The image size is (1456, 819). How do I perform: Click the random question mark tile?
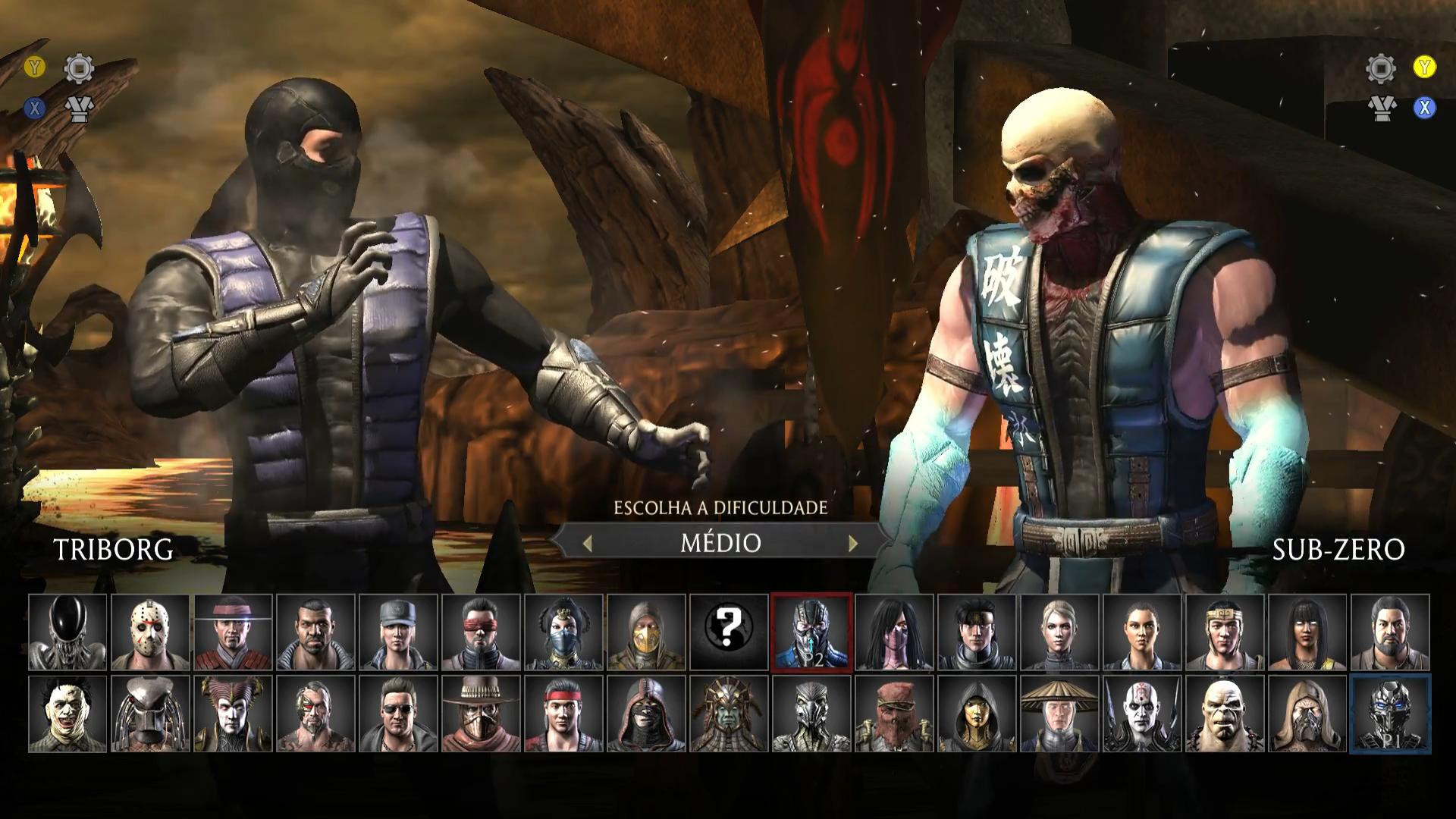pos(729,632)
